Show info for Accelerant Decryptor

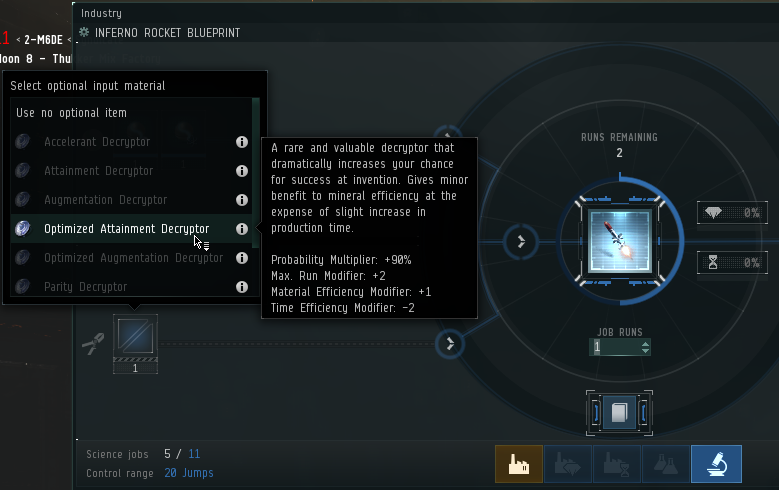click(241, 142)
